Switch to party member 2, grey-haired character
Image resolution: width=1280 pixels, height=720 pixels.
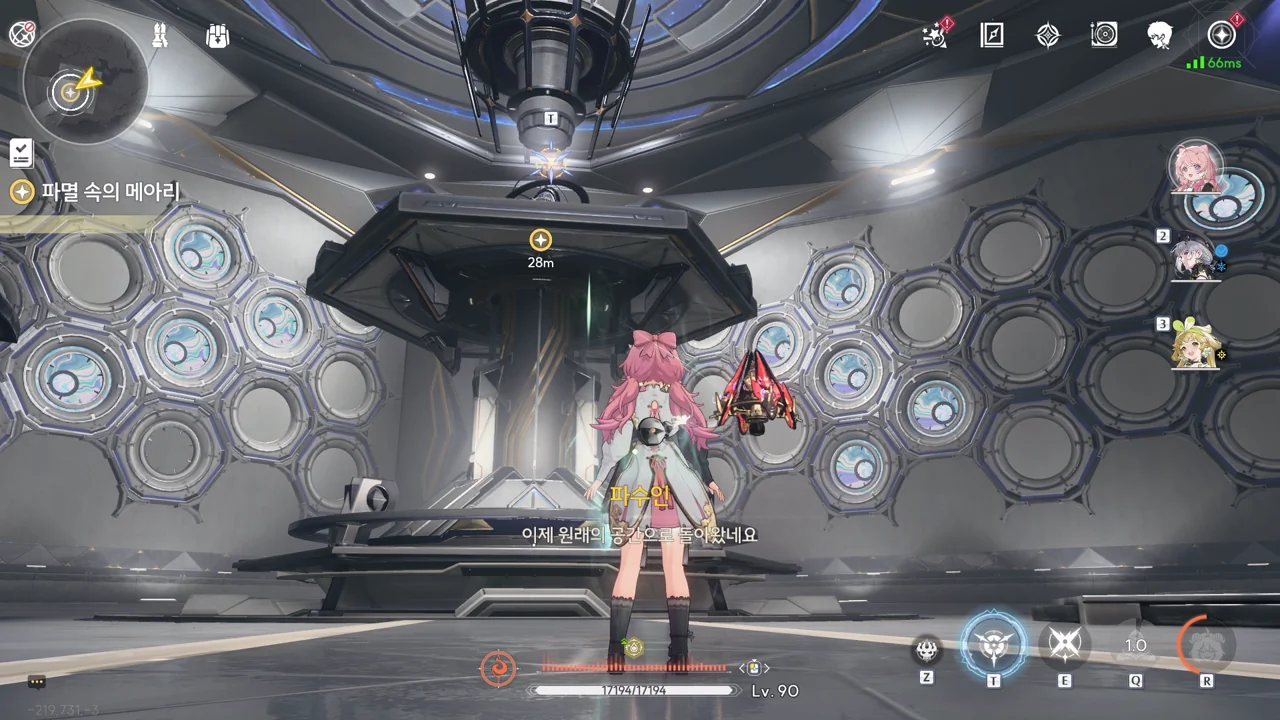click(1194, 257)
